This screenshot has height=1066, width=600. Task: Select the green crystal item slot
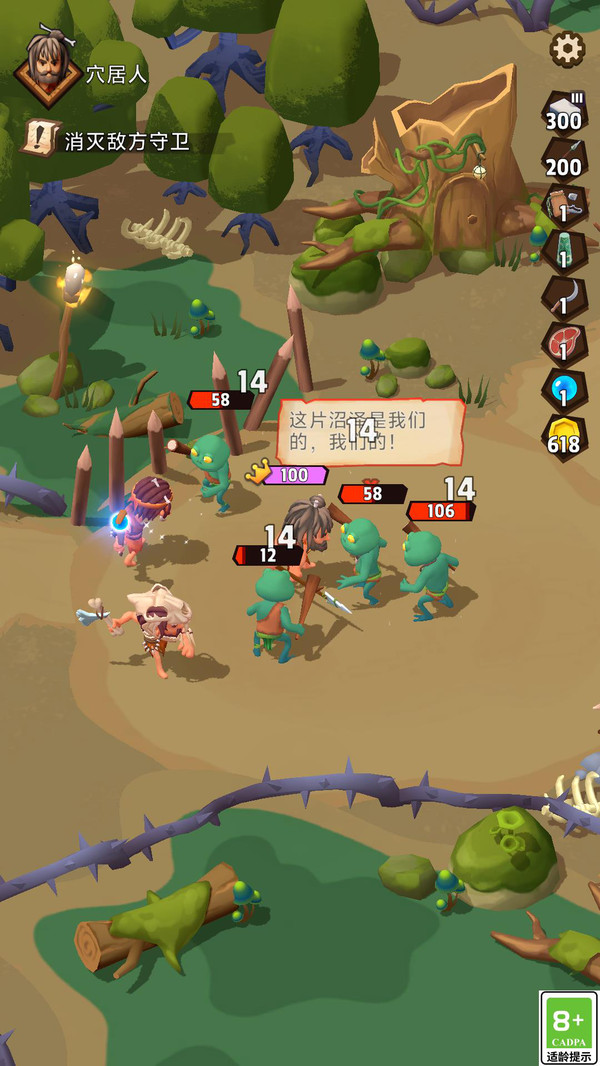point(564,251)
